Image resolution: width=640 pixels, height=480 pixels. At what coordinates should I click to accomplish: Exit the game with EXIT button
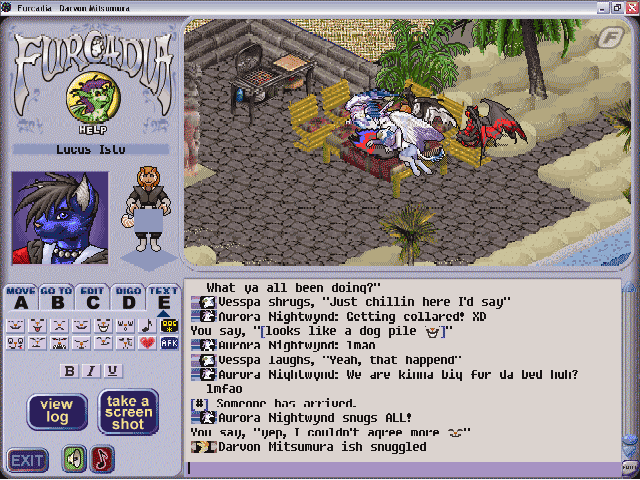tap(27, 460)
